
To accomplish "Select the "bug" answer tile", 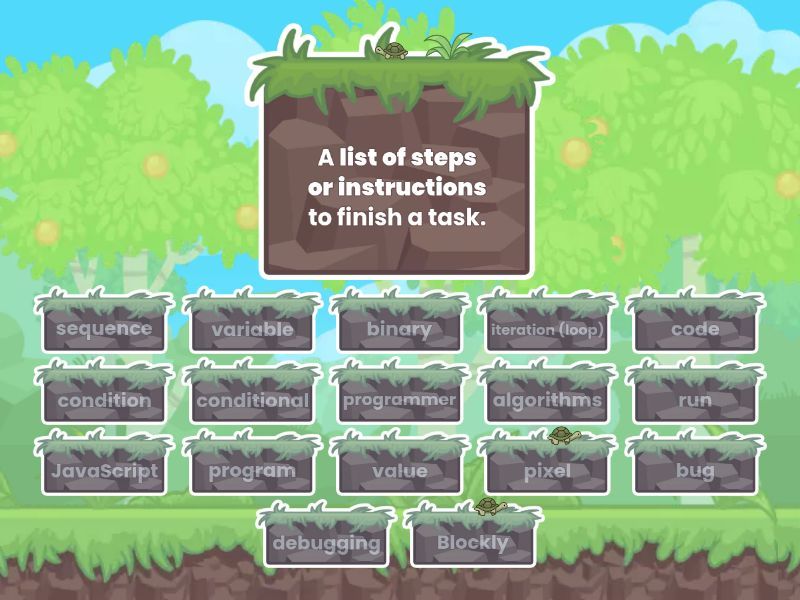I will click(695, 471).
